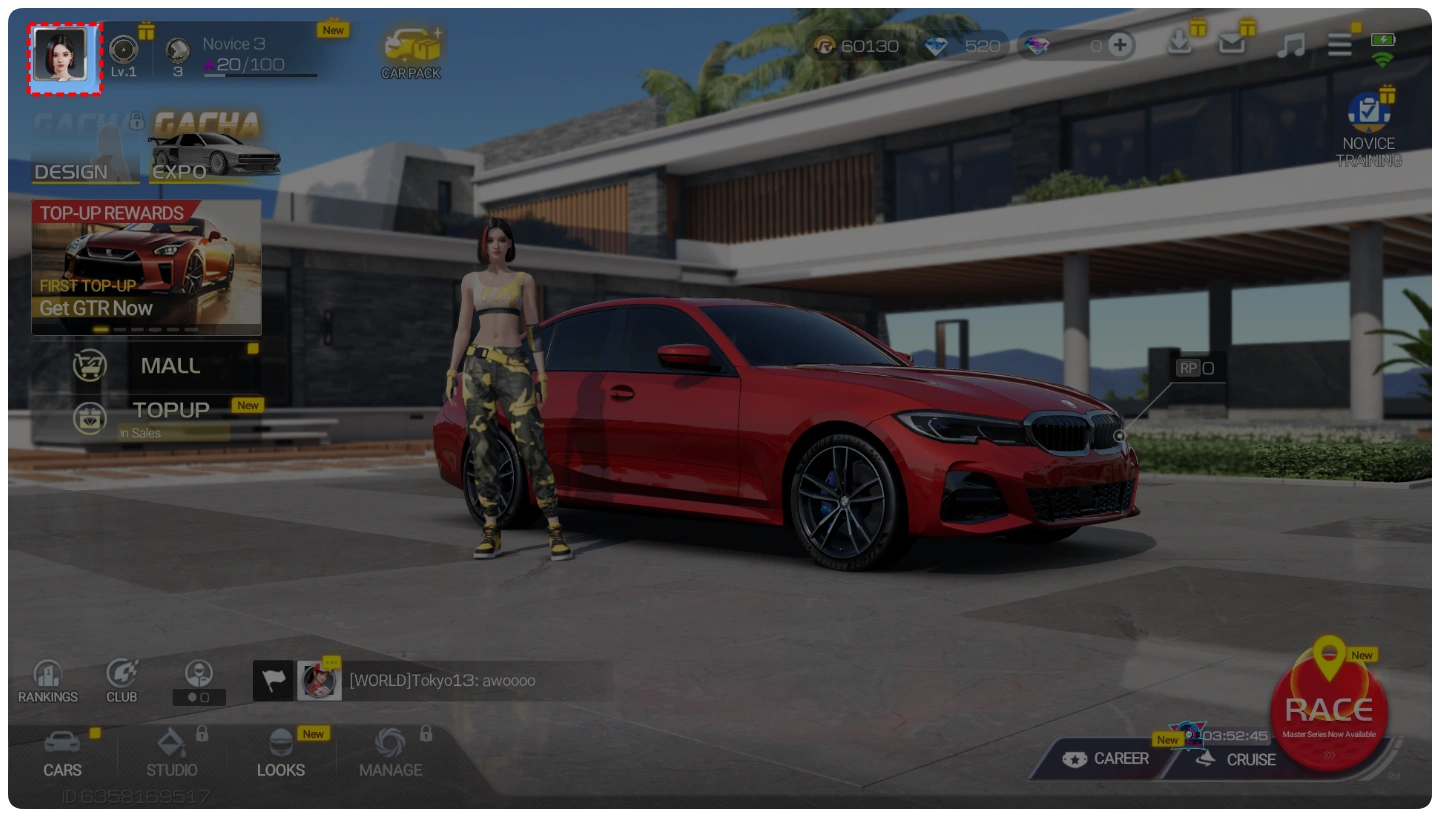
Task: Open the Looks customization tab
Action: [281, 754]
